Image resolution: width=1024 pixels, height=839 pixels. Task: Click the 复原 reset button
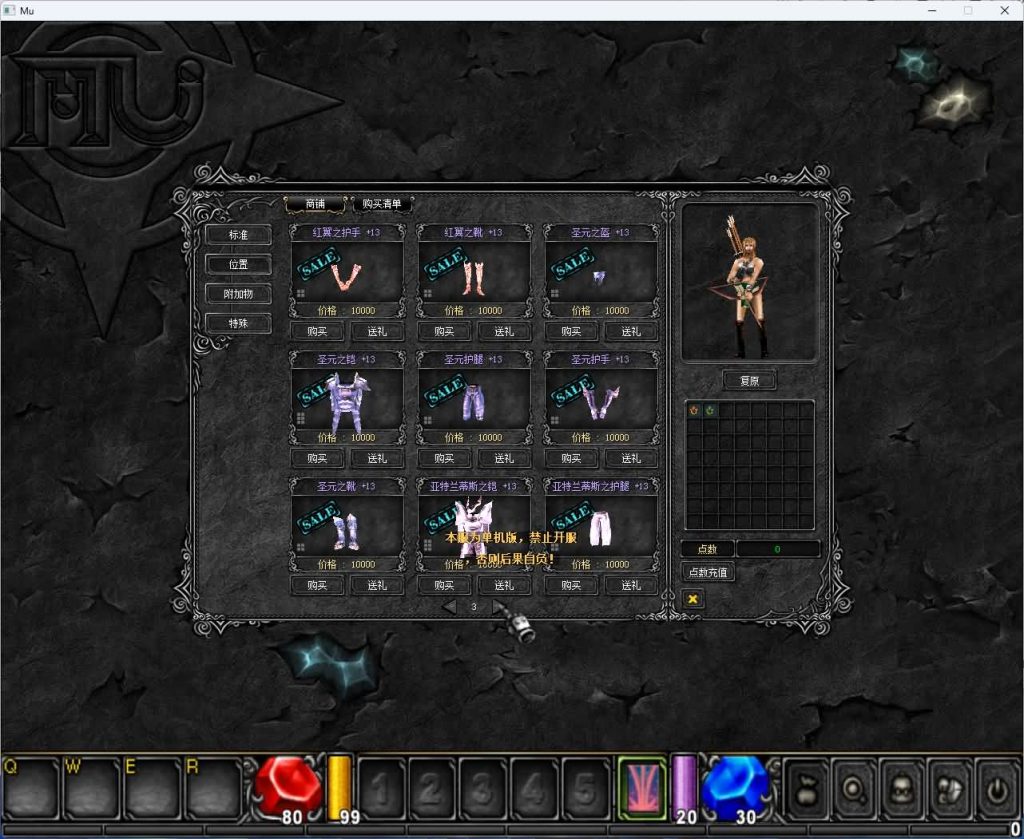pos(749,381)
